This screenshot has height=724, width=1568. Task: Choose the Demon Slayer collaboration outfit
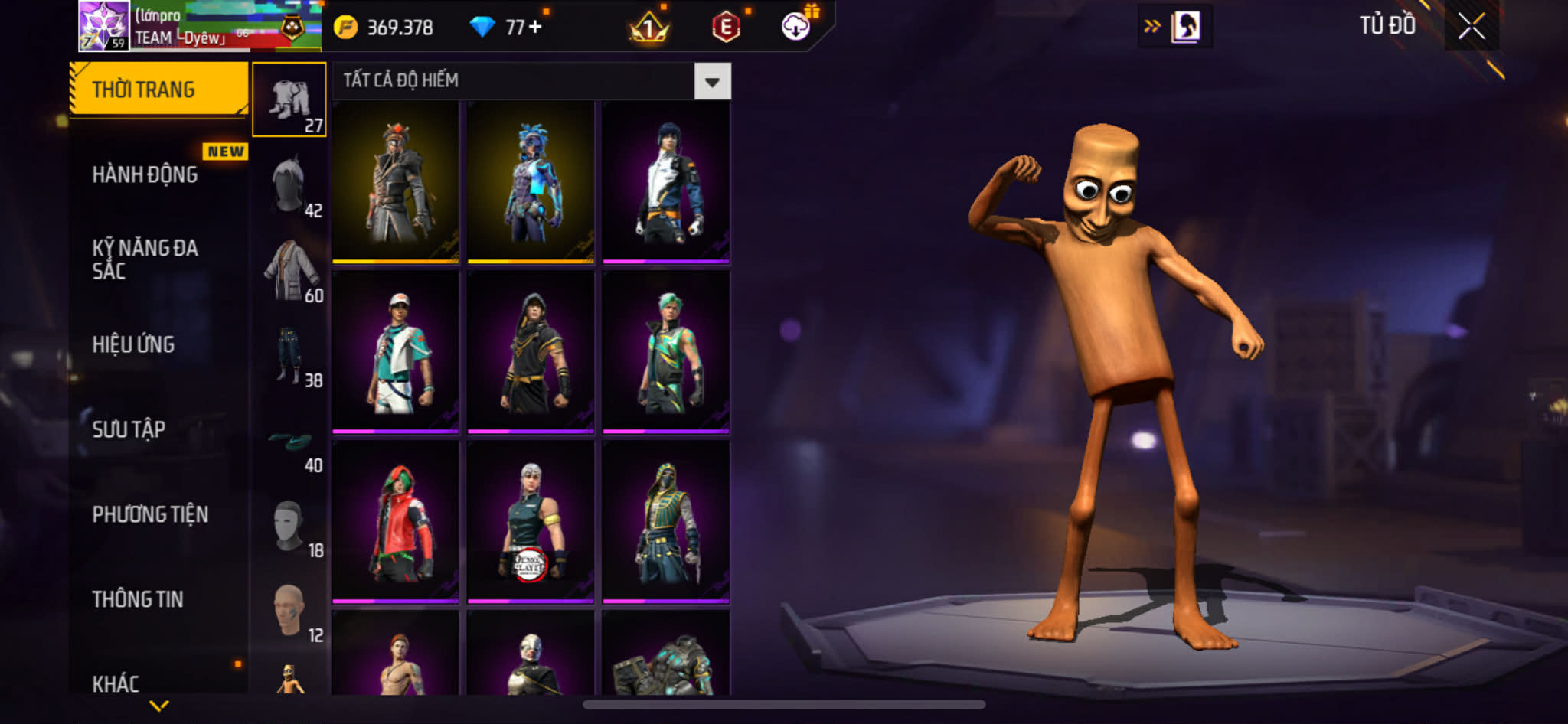click(531, 521)
